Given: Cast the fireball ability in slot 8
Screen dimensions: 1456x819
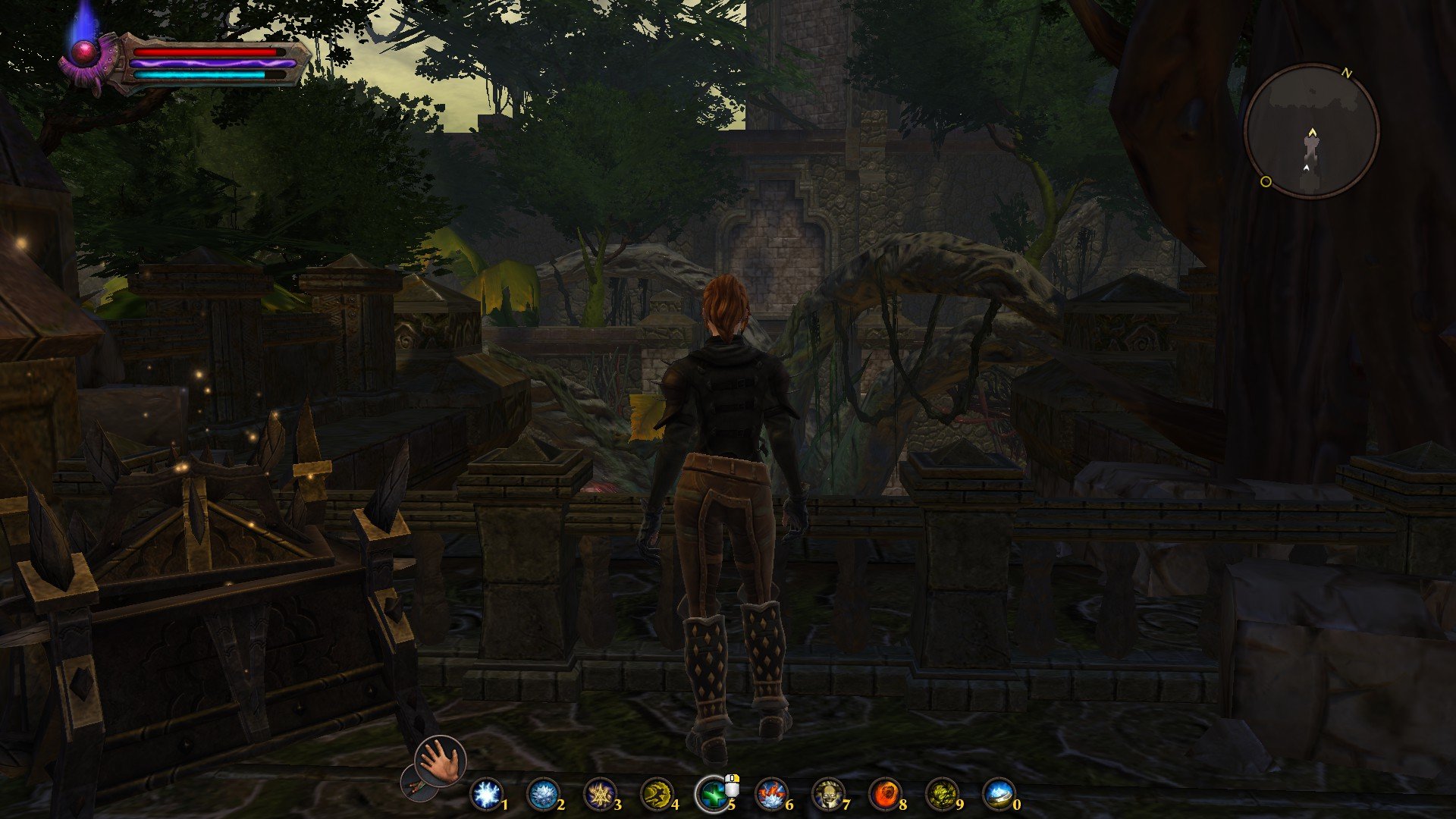Looking at the screenshot, I should (884, 795).
